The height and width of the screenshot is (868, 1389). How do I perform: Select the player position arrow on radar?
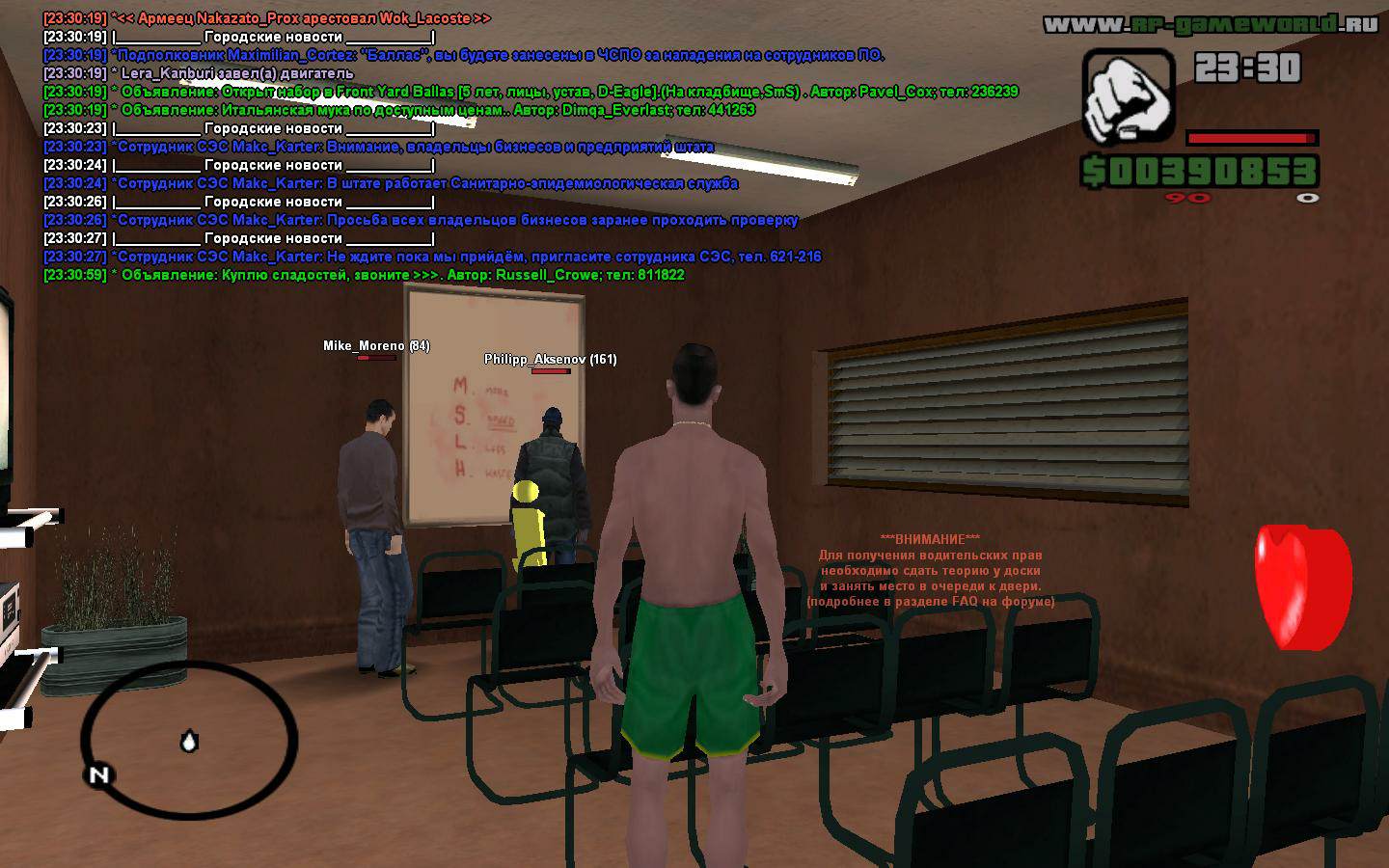[189, 742]
